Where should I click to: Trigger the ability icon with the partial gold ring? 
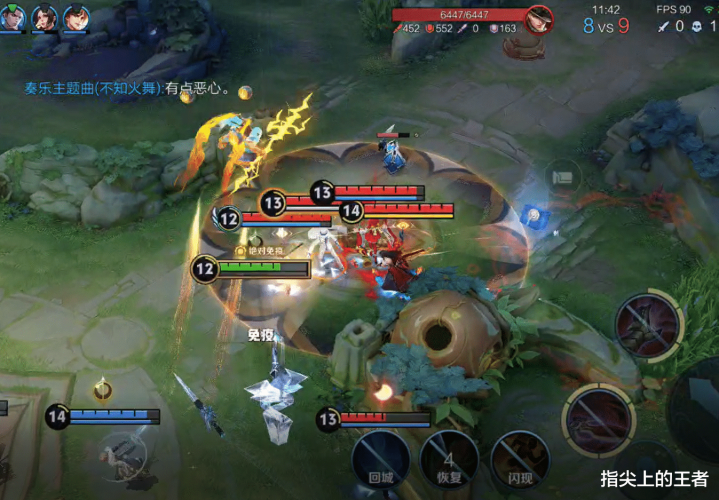[647, 327]
